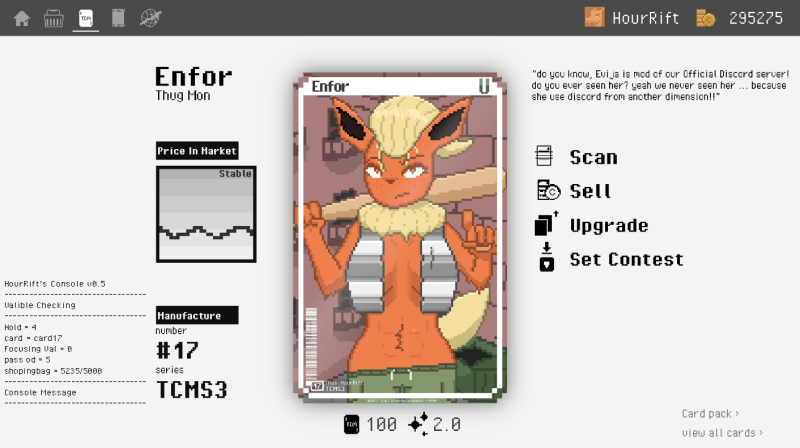800x448 pixels.
Task: Choose Set Contest option
Action: coord(625,259)
